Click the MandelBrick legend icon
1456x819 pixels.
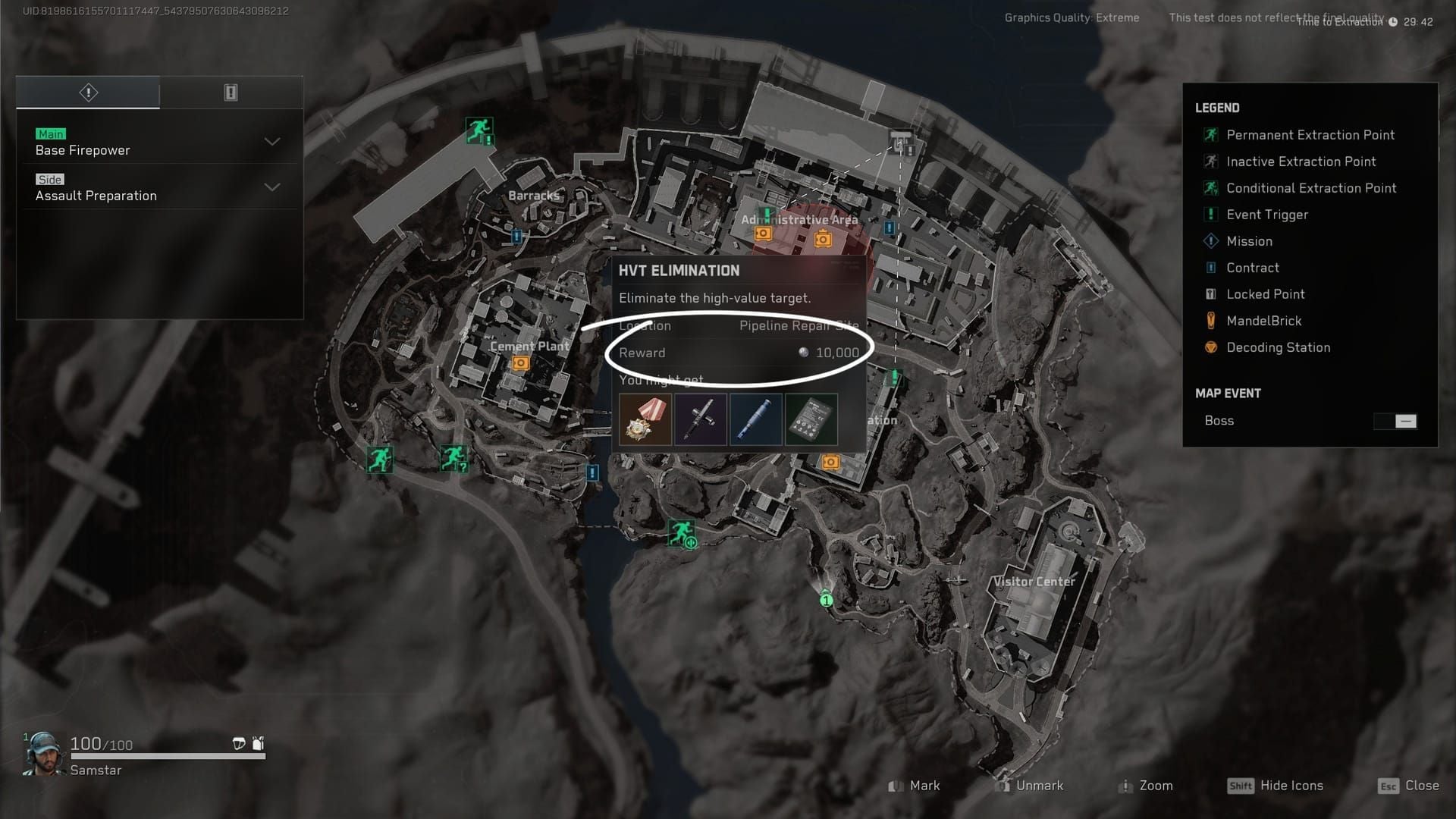click(x=1211, y=321)
